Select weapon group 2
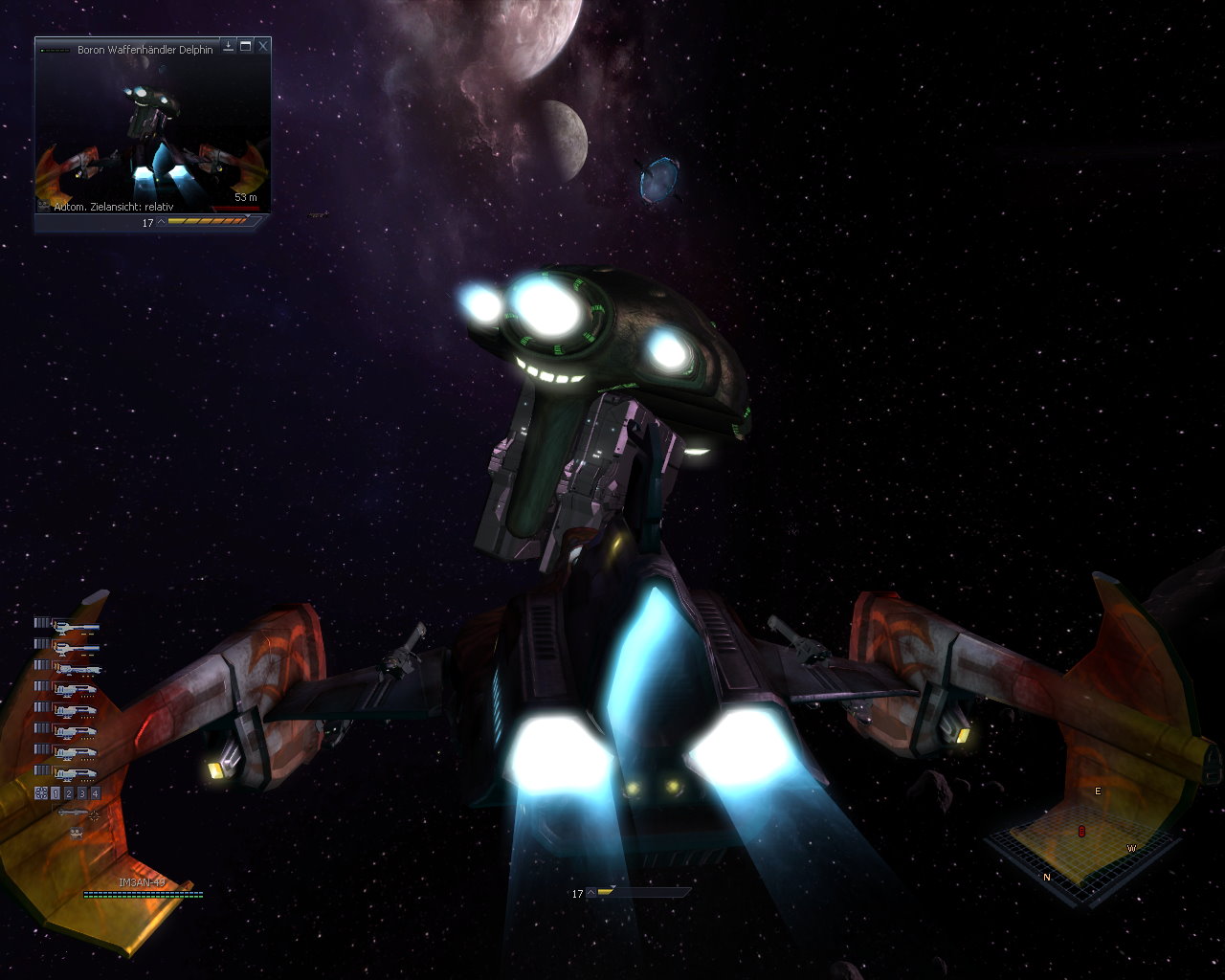Viewport: 1225px width, 980px height. pyautogui.click(x=69, y=793)
